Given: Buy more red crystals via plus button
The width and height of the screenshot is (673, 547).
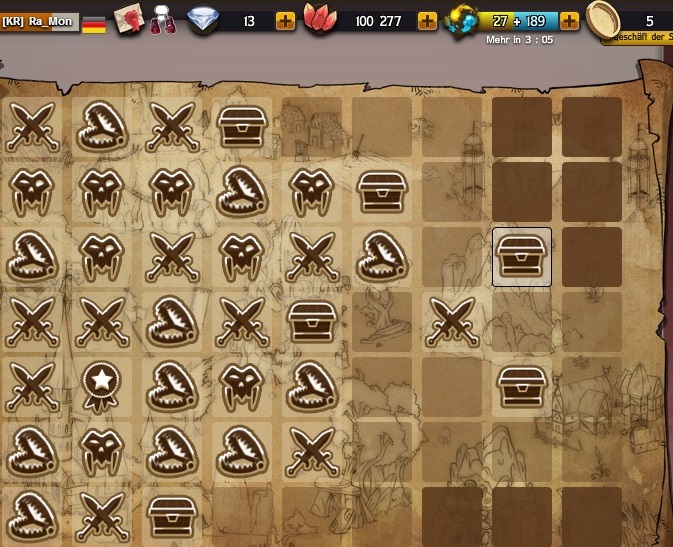Looking at the screenshot, I should (427, 21).
